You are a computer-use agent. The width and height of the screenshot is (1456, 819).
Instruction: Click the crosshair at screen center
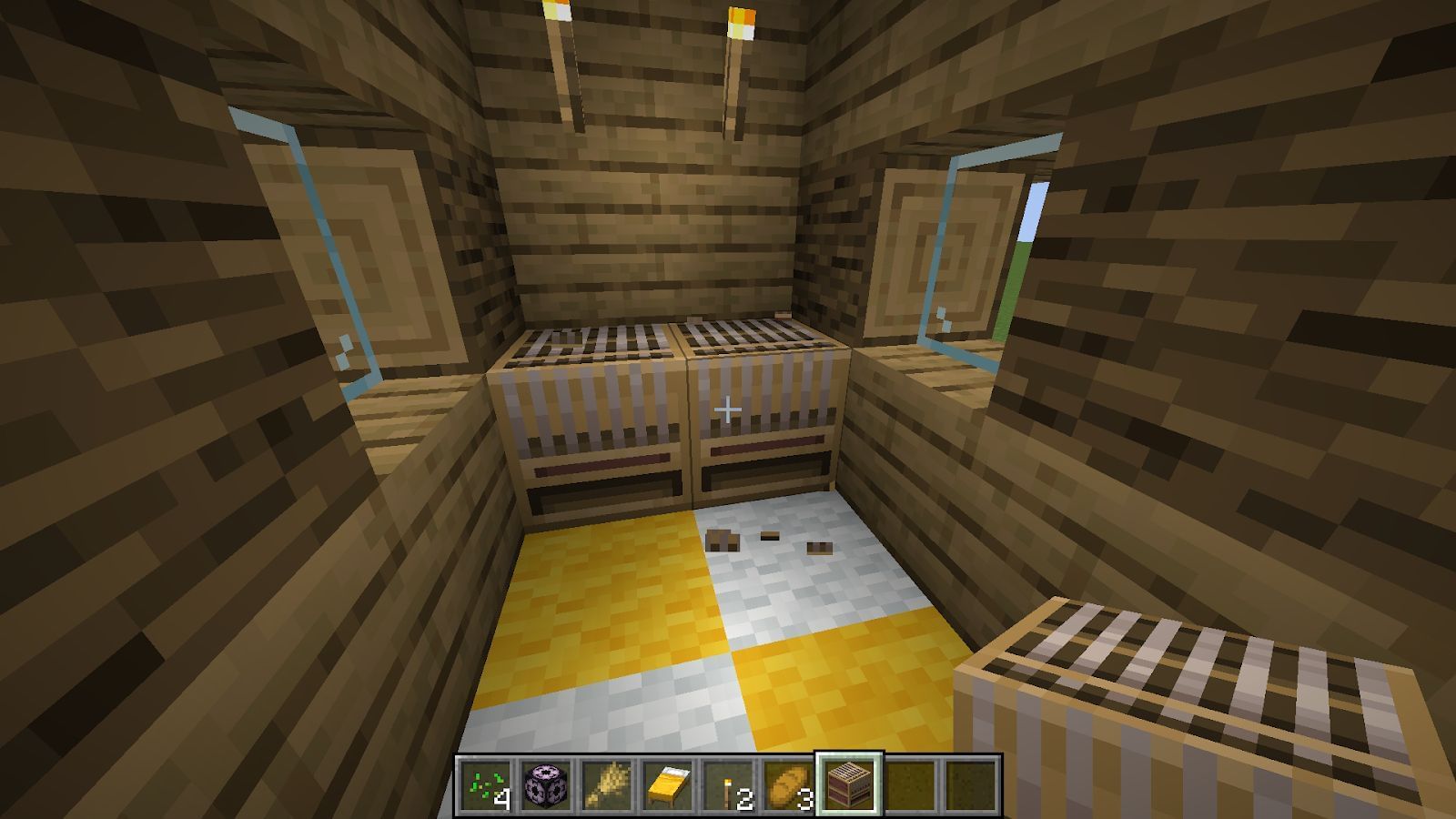[x=728, y=409]
